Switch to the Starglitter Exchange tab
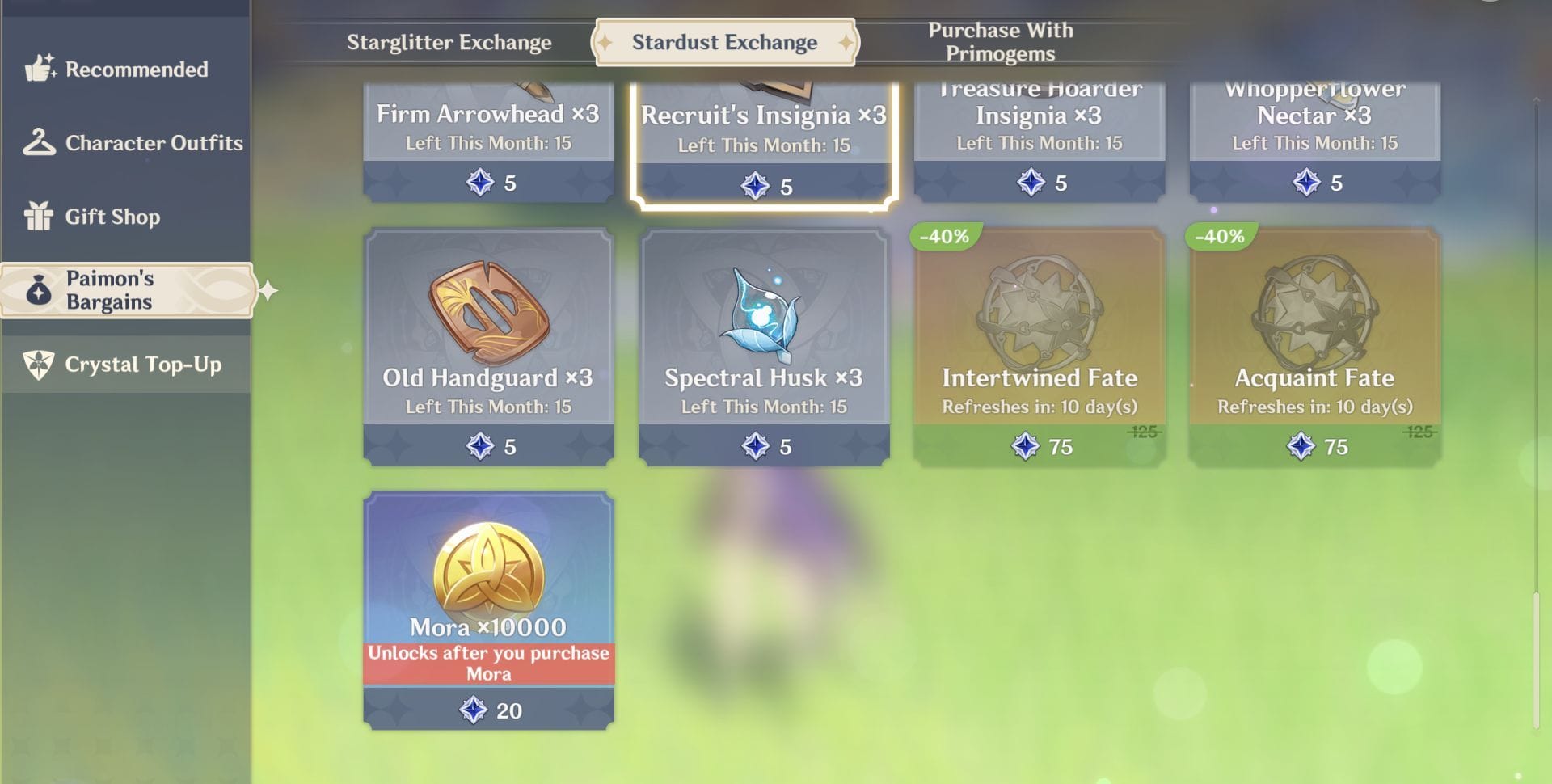The height and width of the screenshot is (784, 1552). [x=449, y=42]
